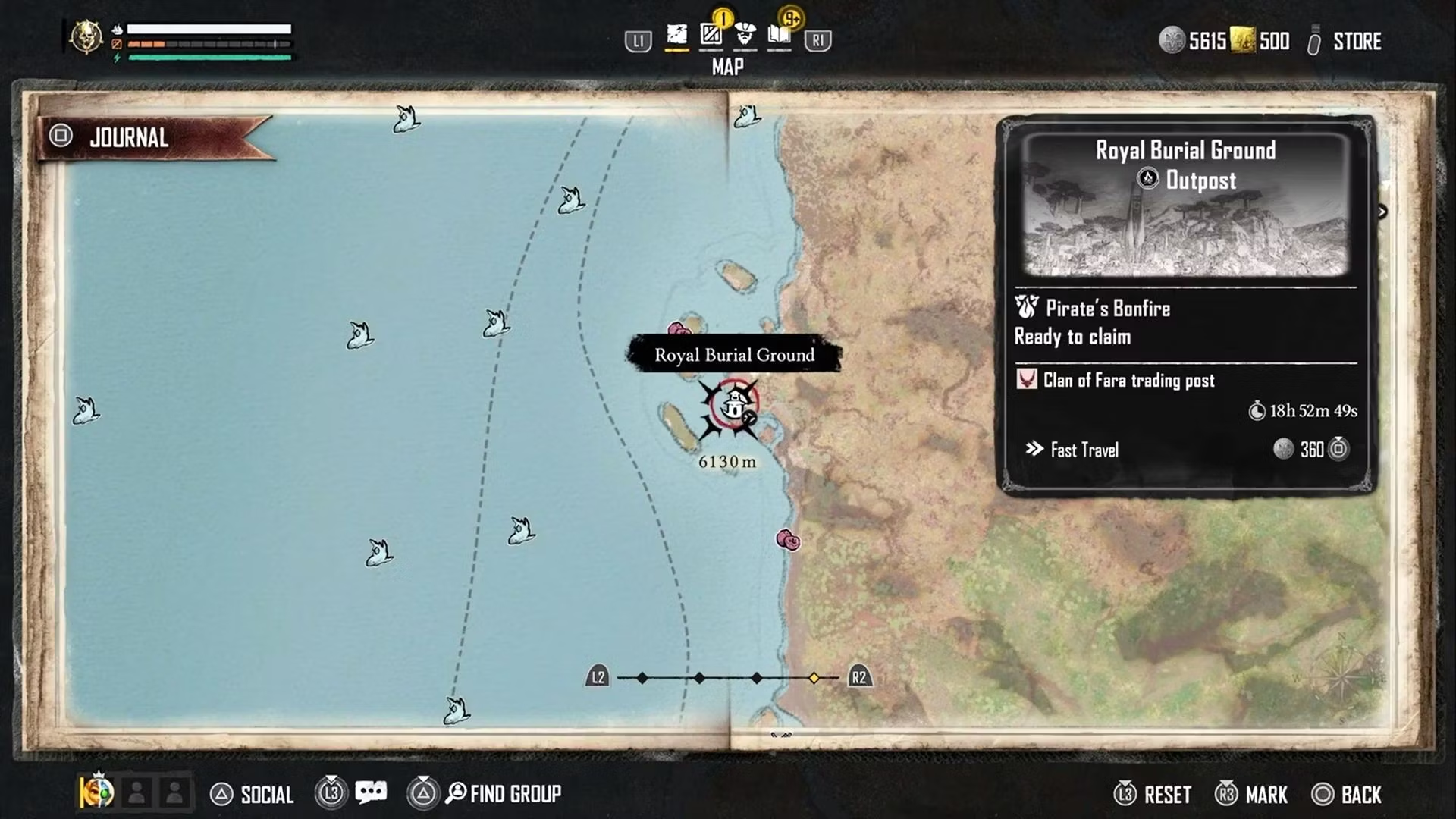Open the chat speech bubble
The image size is (1456, 819).
[371, 793]
